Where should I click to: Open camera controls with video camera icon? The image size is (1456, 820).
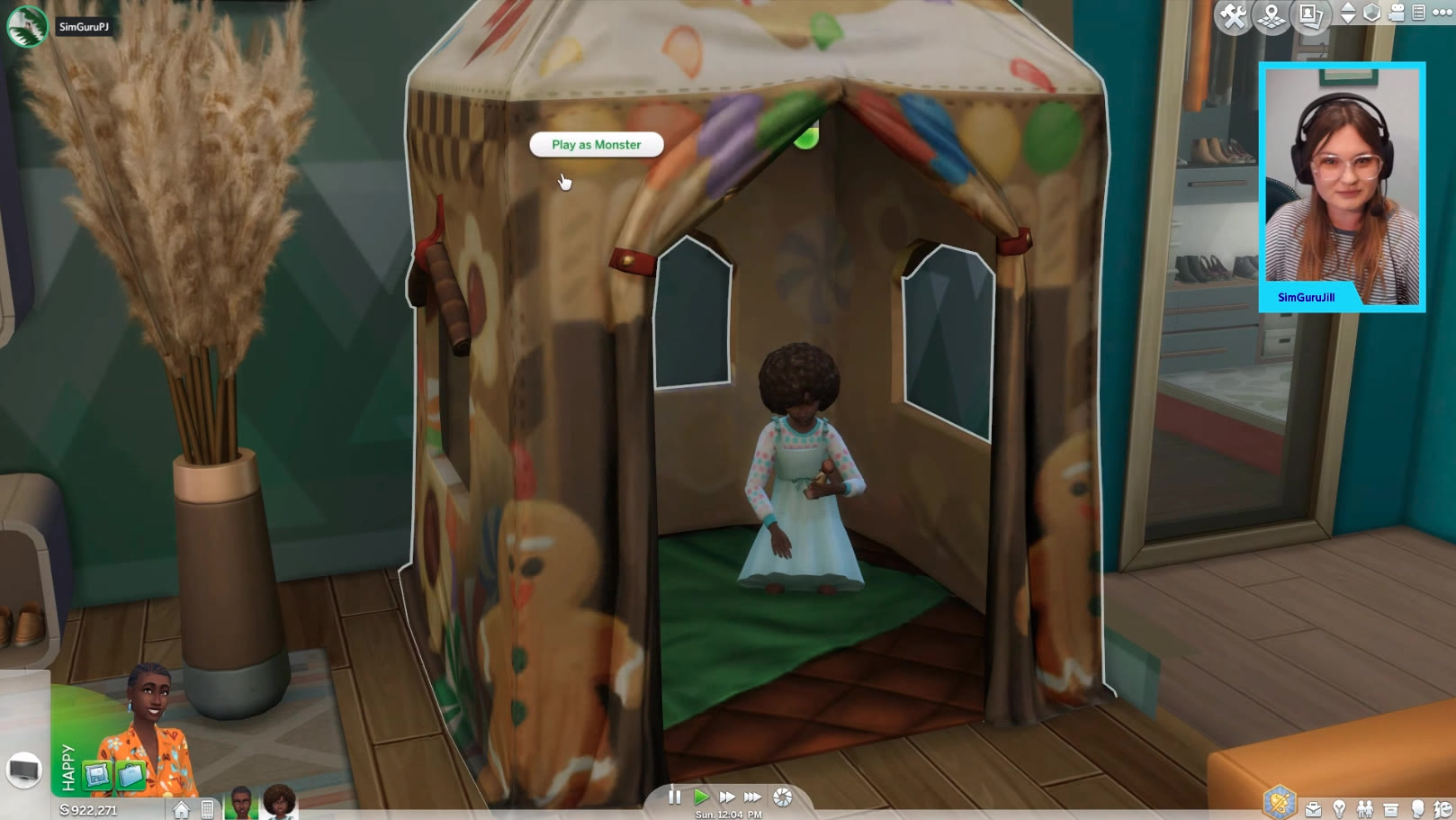(x=1397, y=13)
